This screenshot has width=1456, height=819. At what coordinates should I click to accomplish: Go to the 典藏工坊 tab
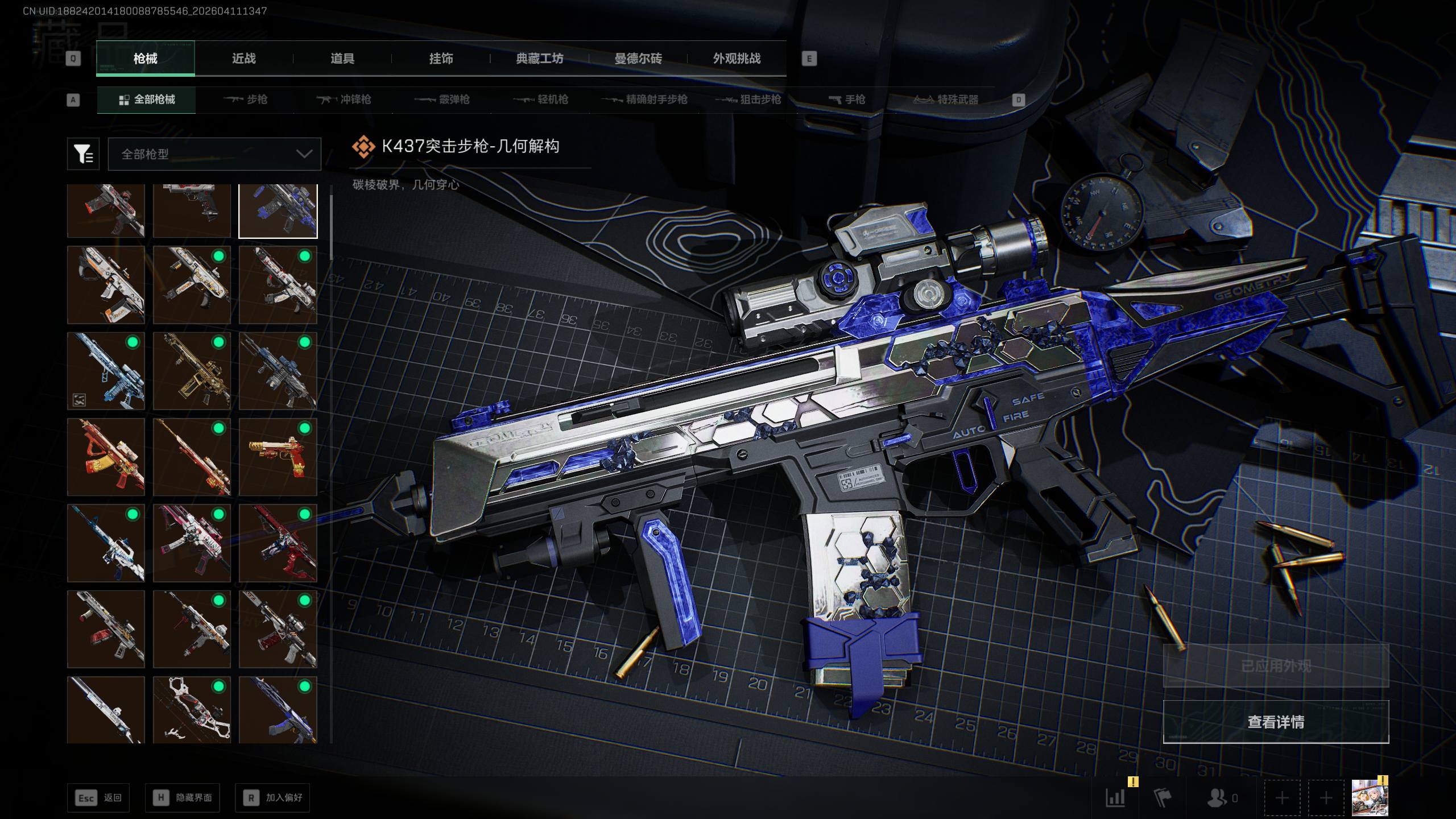point(539,59)
